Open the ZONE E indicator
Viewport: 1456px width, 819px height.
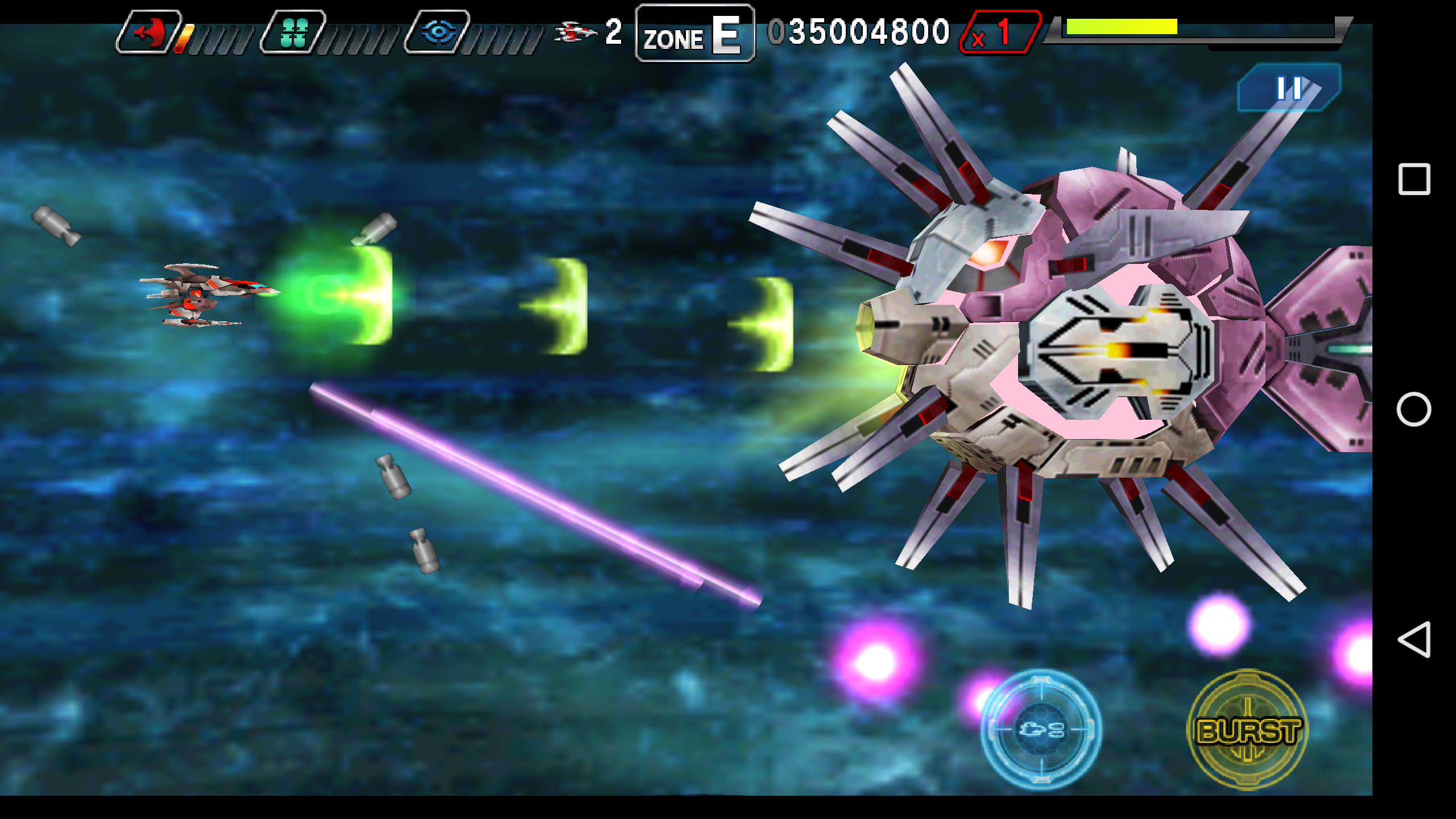coord(694,35)
